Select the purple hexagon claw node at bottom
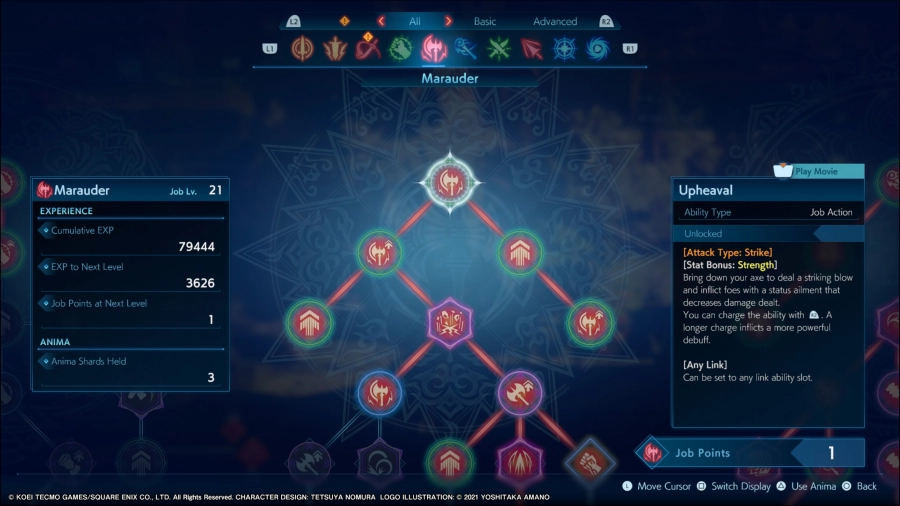 [519, 464]
